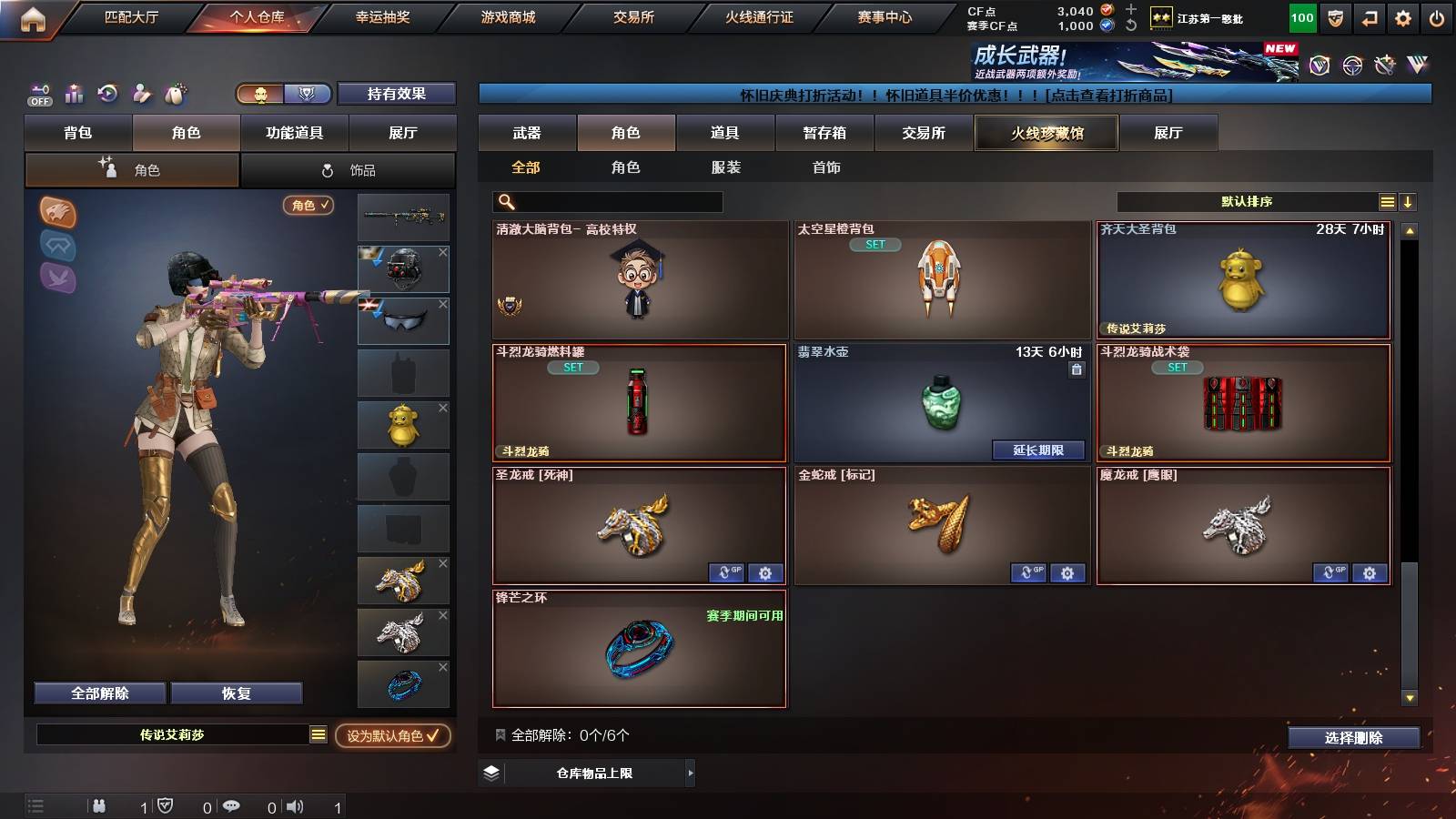Image resolution: width=1456 pixels, height=819 pixels.
Task: Click the settings gear icon
Action: pyautogui.click(x=1402, y=16)
